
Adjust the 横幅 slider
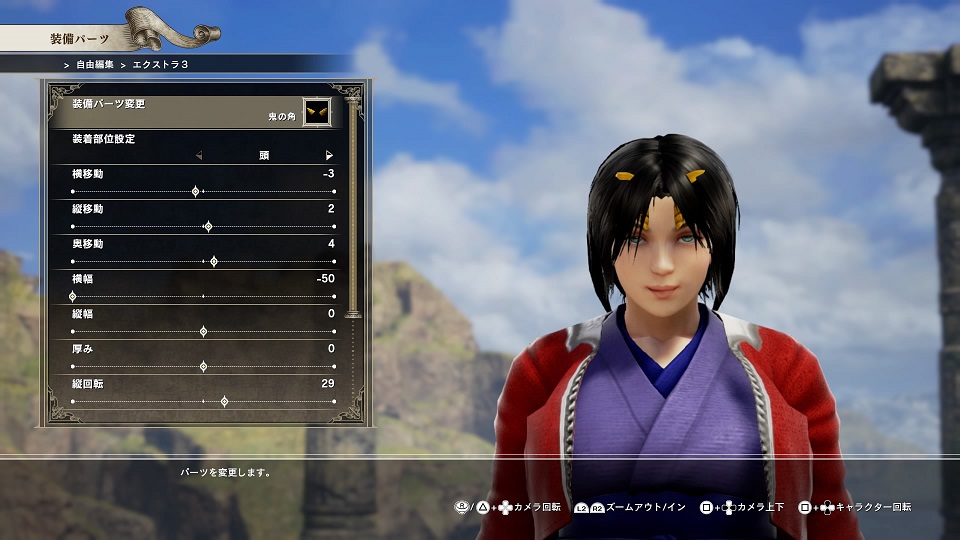coord(72,296)
